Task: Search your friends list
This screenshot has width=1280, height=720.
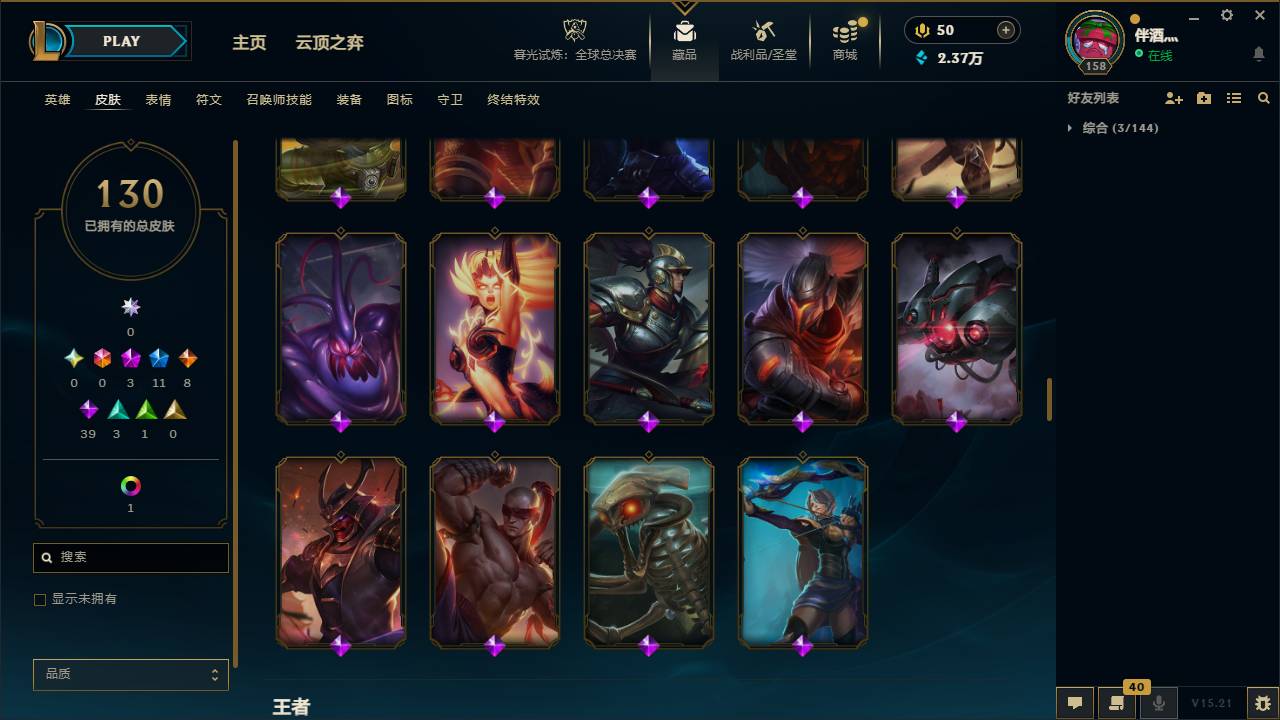Action: [x=1263, y=97]
